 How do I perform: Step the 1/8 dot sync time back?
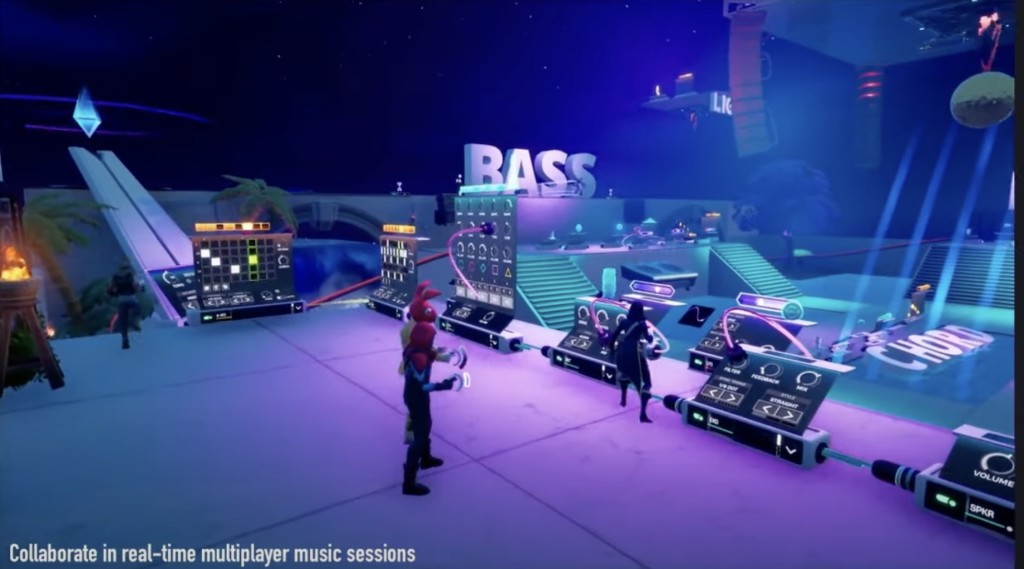[x=713, y=393]
